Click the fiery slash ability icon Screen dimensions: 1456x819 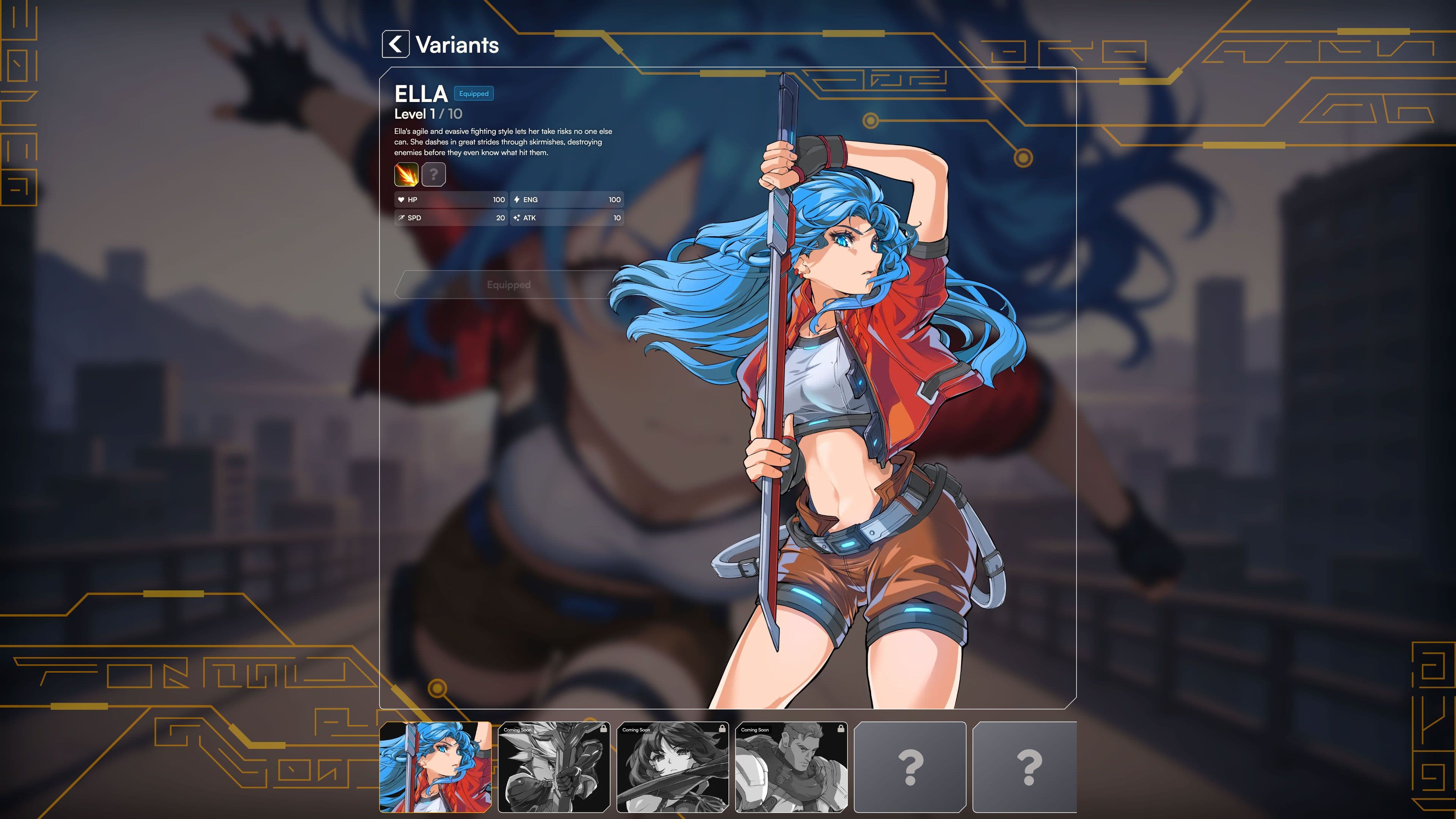point(406,175)
